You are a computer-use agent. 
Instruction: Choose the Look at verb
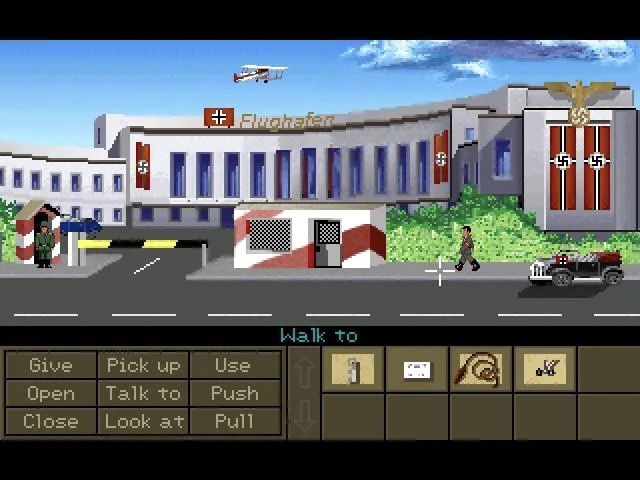143,421
